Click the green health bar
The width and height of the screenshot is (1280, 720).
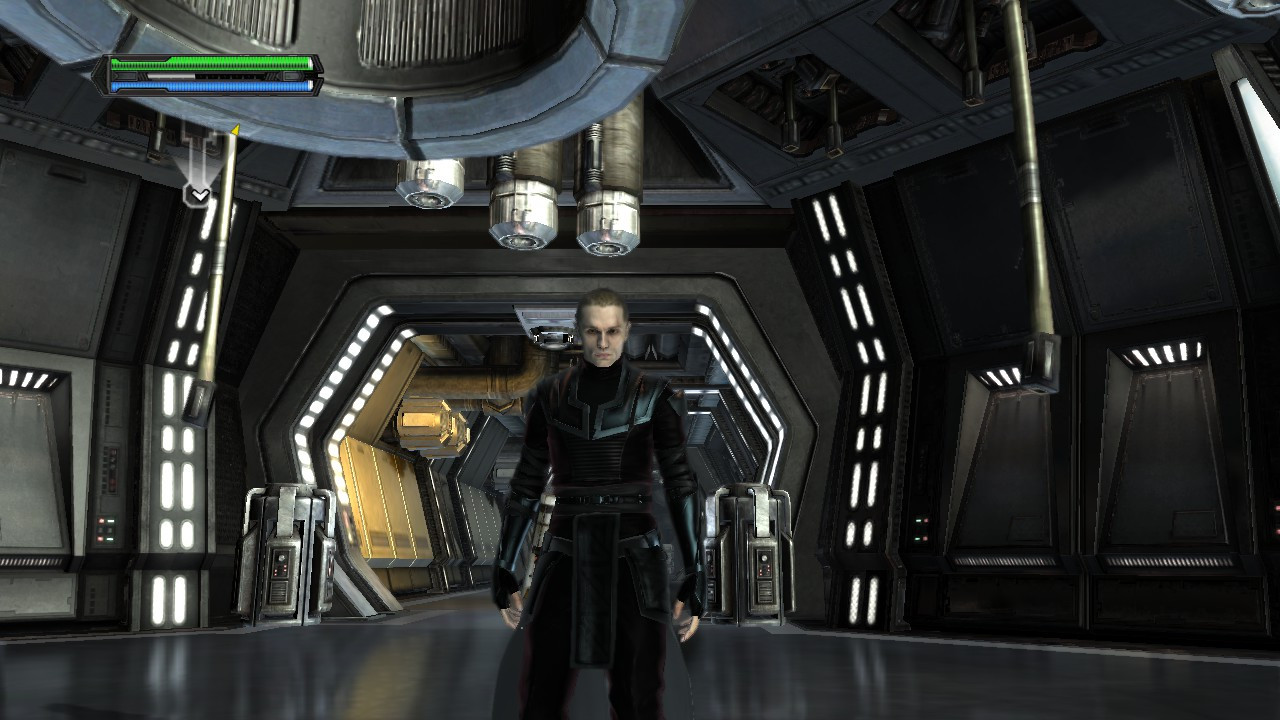210,63
